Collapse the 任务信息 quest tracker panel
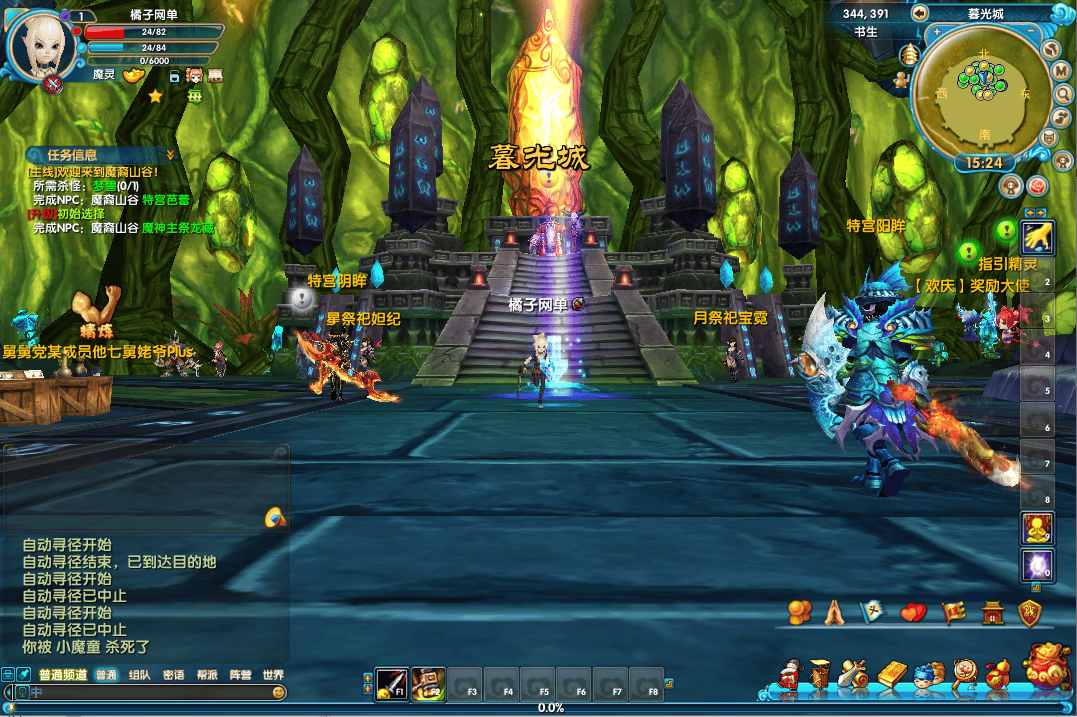This screenshot has width=1077, height=717. 171,155
